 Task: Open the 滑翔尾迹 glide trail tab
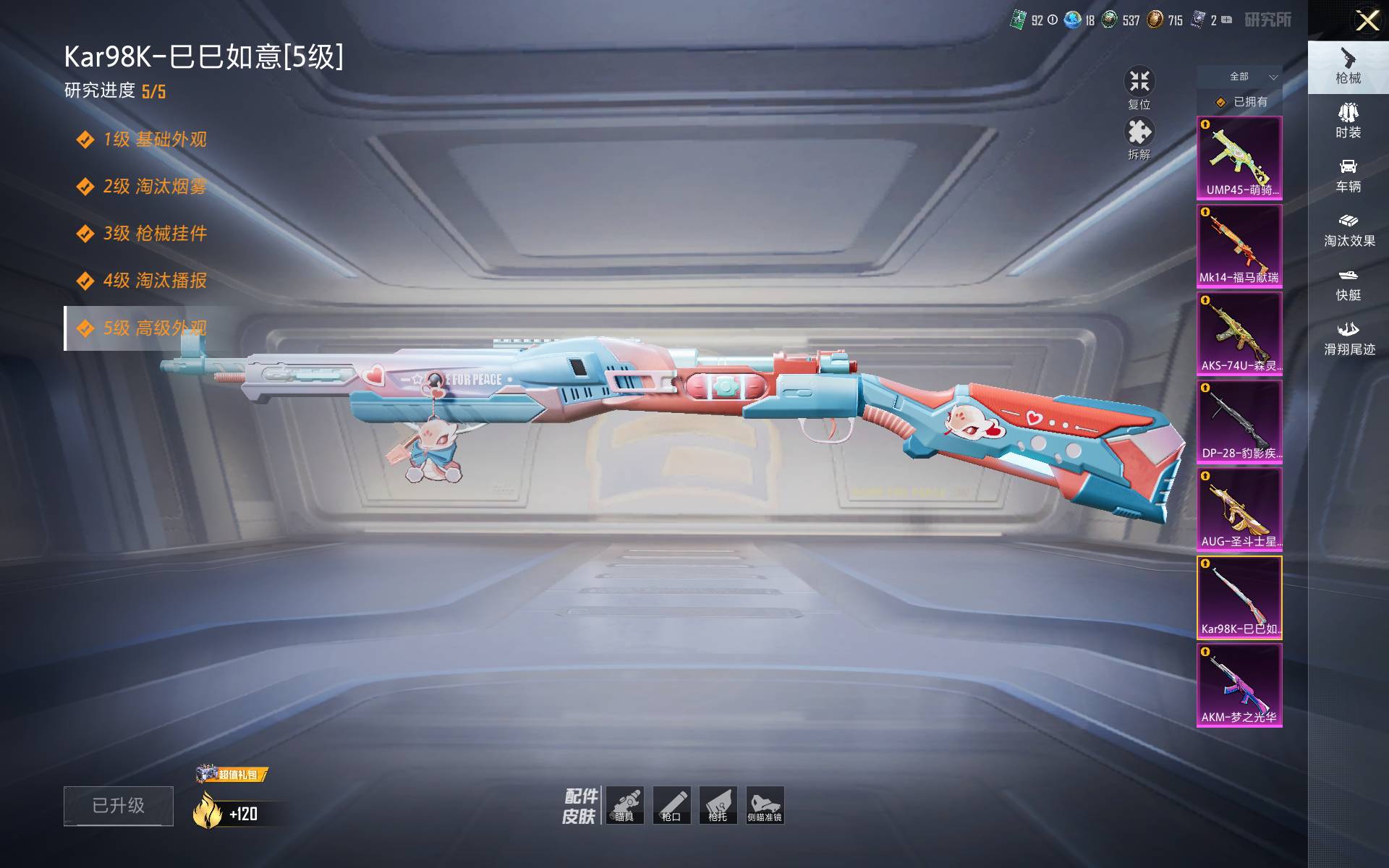pos(1348,339)
